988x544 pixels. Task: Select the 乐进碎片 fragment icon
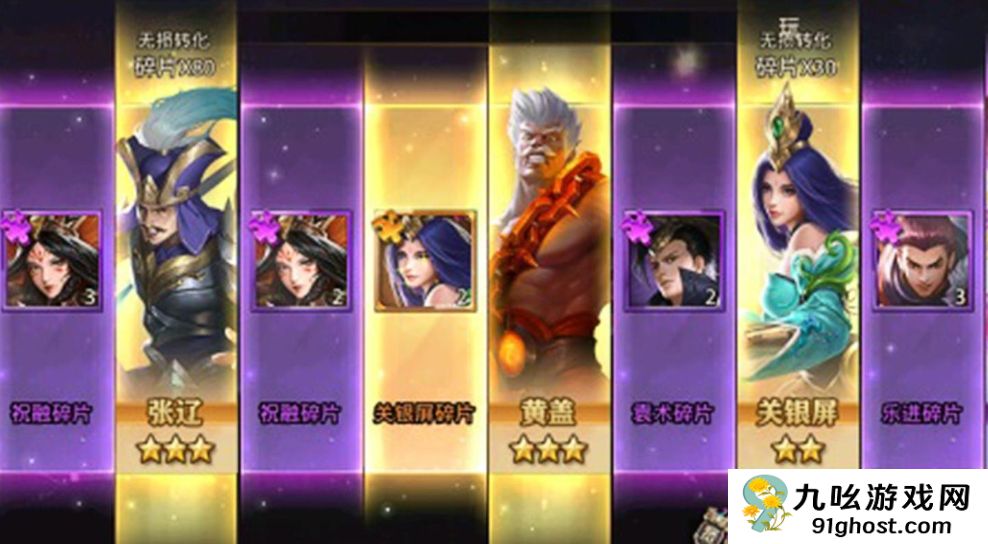pos(920,260)
